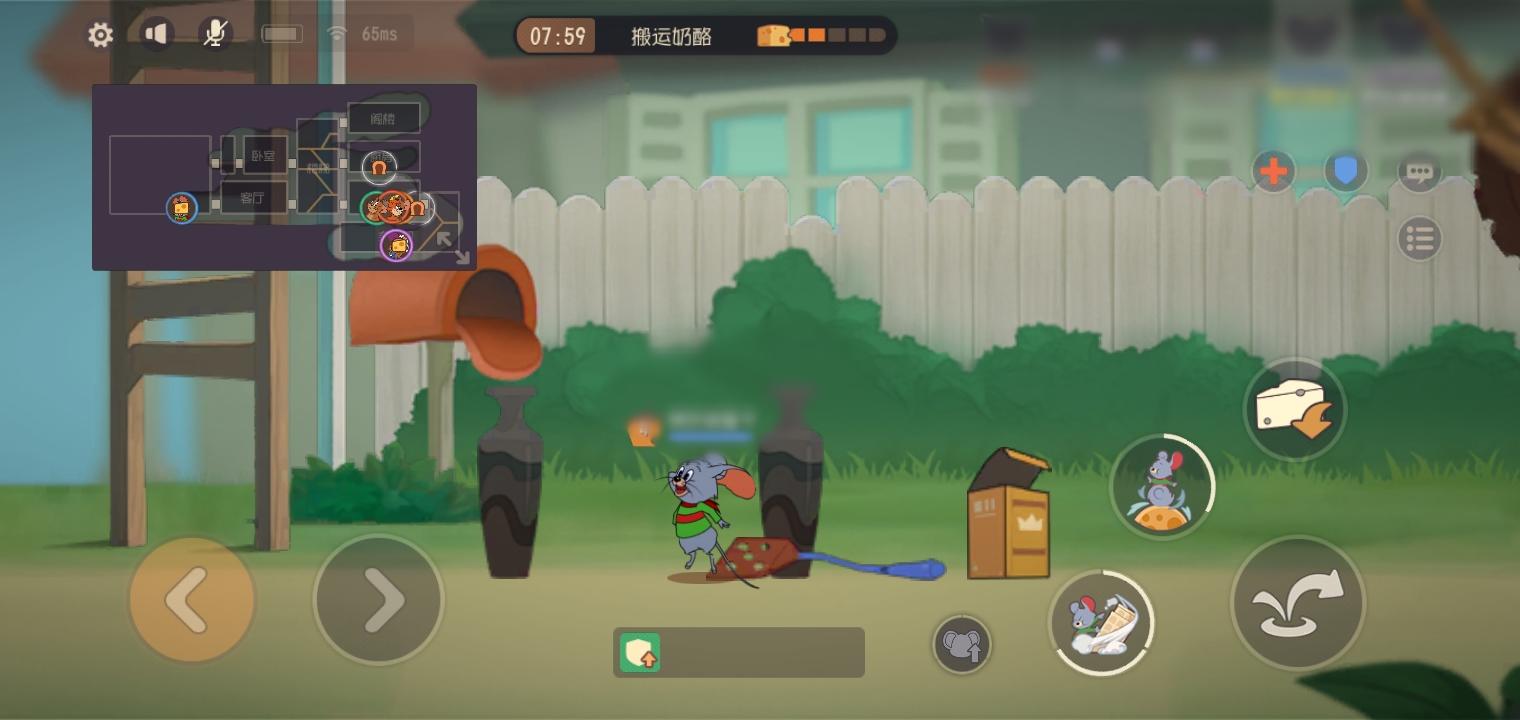
Task: Toggle the quick chat bubble
Action: click(x=1420, y=171)
